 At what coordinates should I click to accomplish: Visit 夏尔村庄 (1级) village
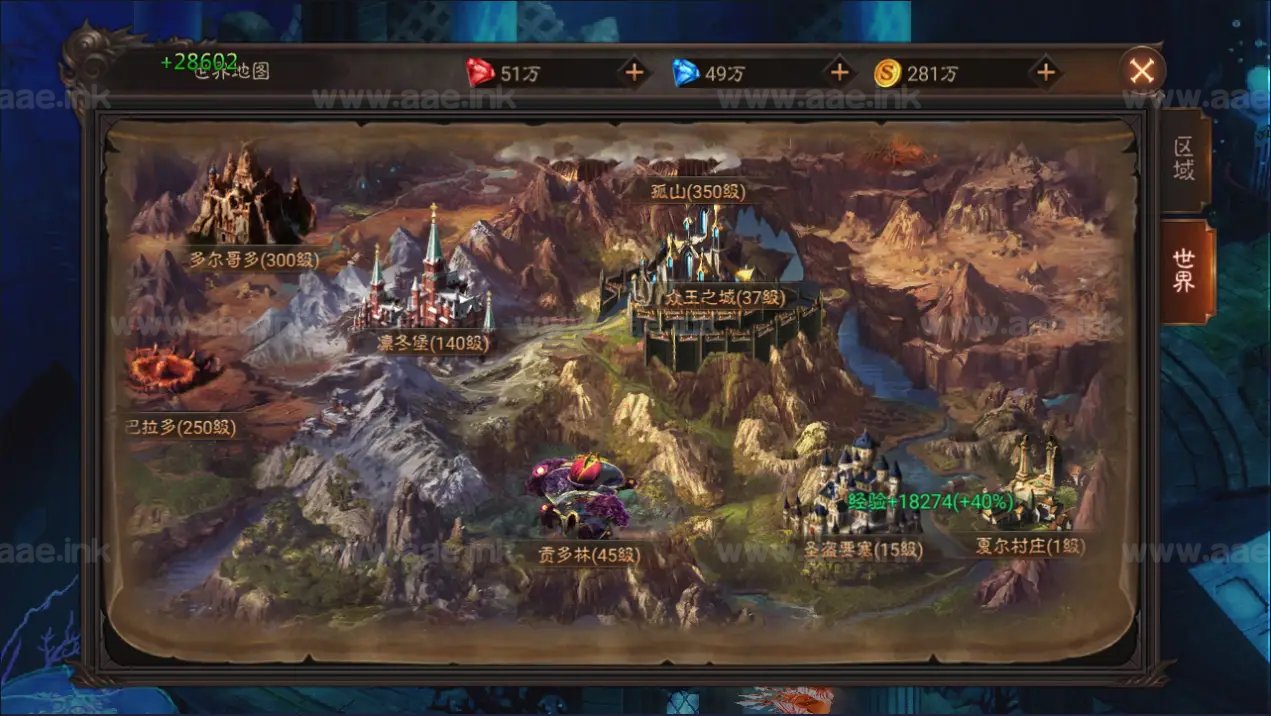pos(1029,546)
